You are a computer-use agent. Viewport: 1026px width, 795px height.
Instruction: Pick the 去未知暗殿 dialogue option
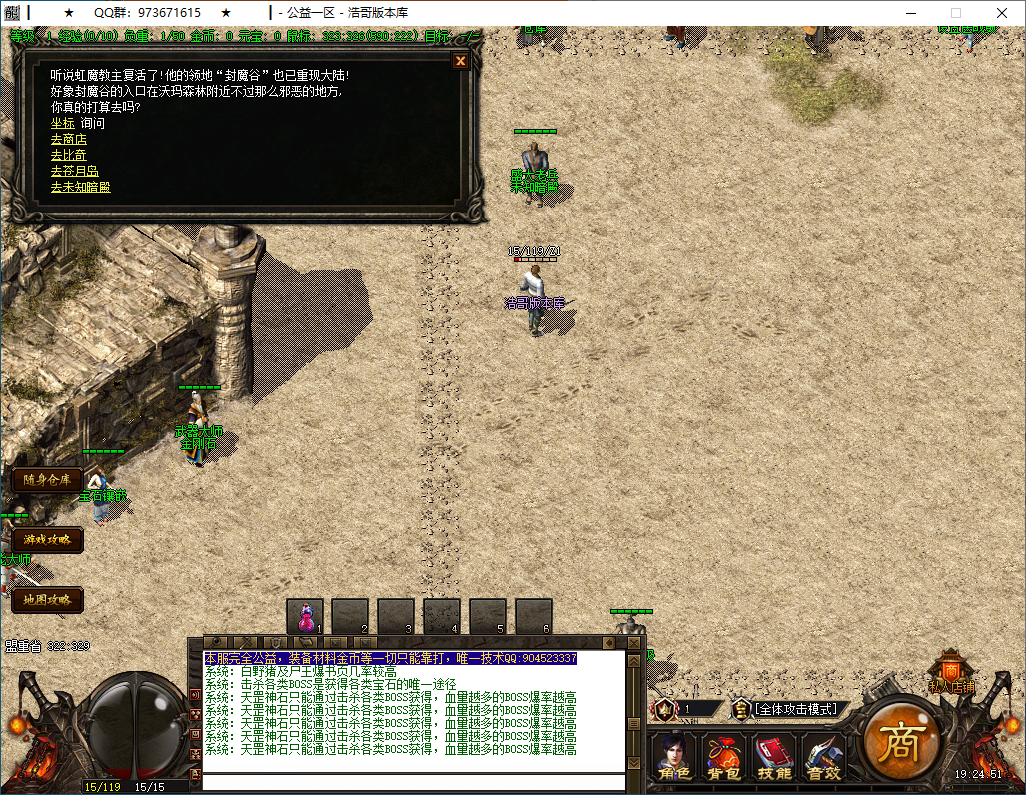coord(80,187)
